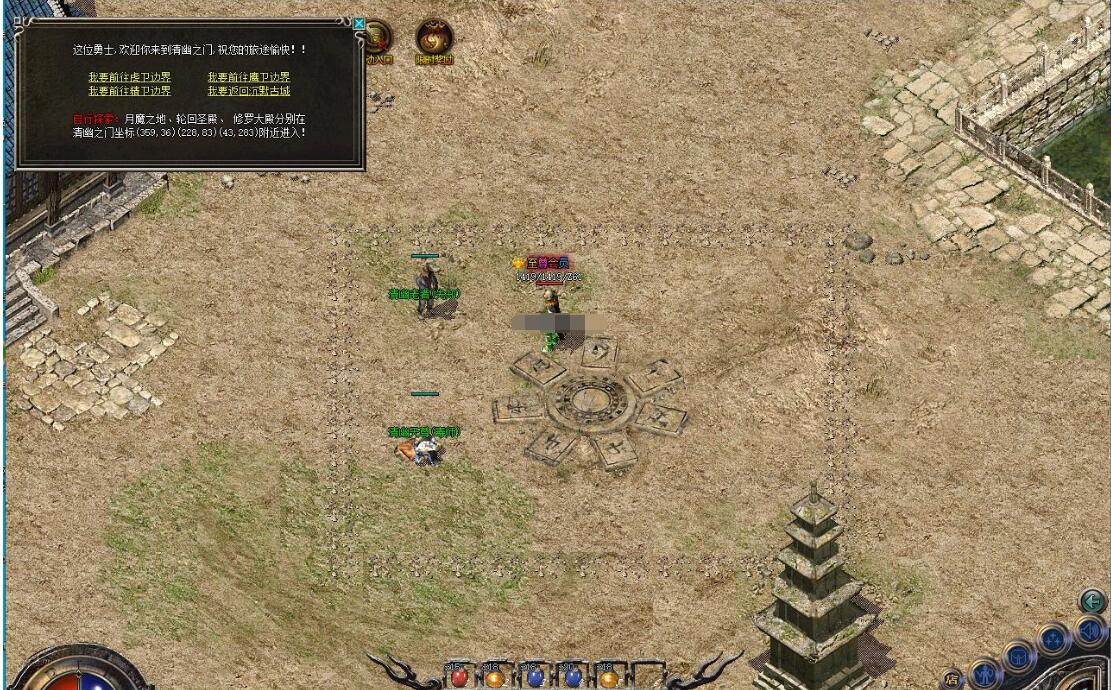Toggle the speaker sound button
The image size is (1111, 690).
tap(1088, 631)
